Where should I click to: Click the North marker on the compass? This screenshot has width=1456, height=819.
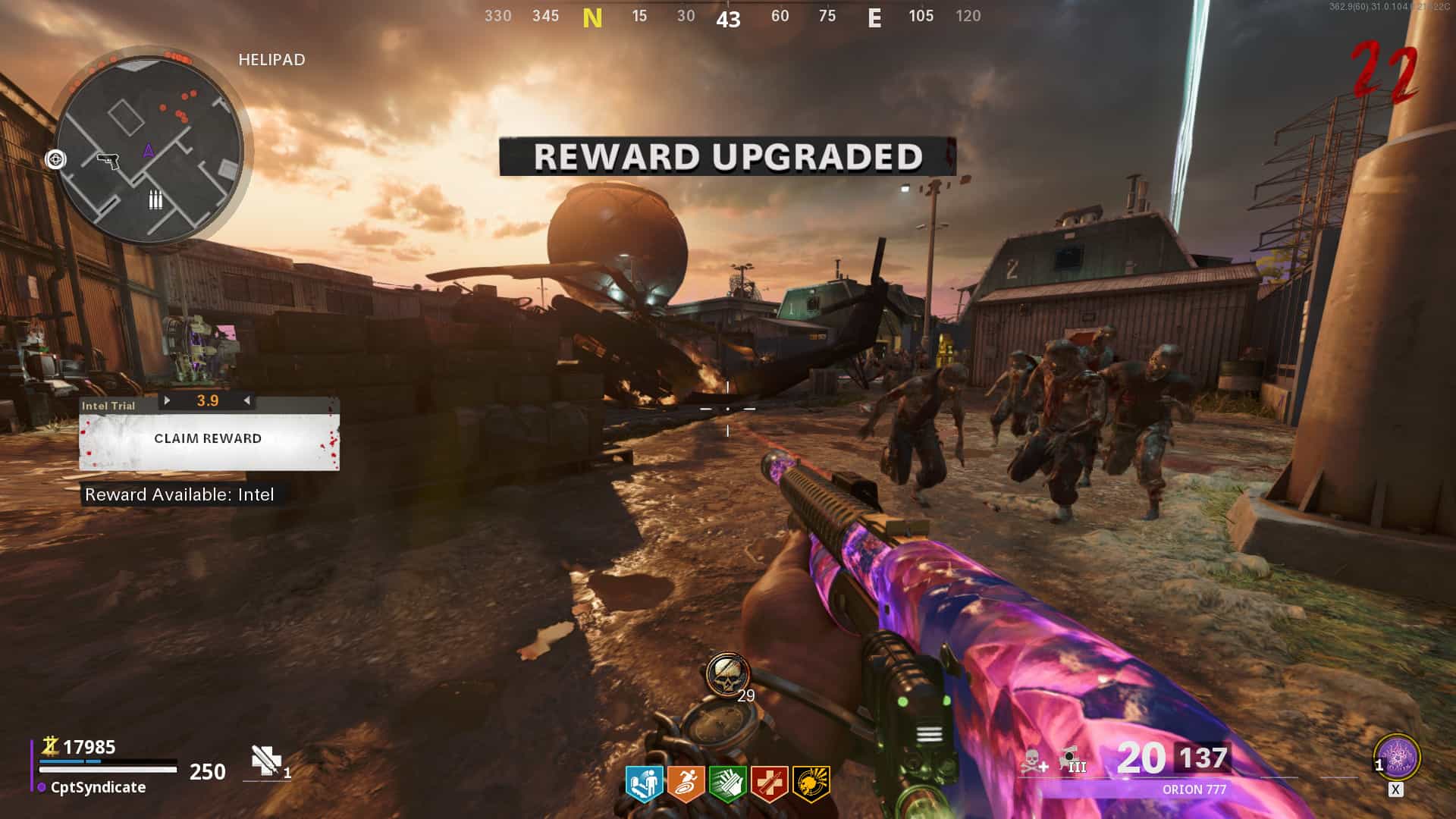tap(592, 17)
